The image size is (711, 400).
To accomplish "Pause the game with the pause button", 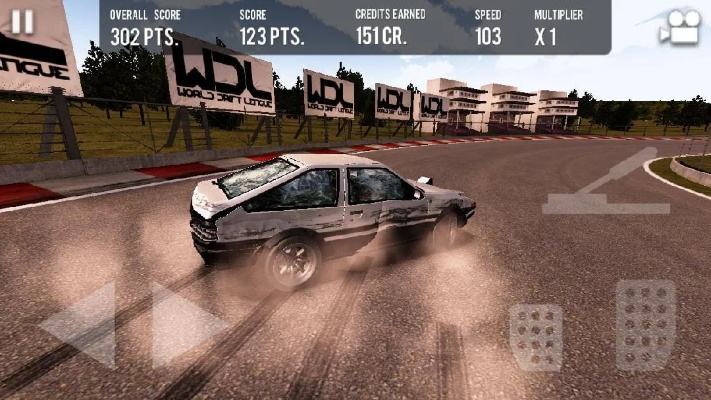I will [22, 21].
